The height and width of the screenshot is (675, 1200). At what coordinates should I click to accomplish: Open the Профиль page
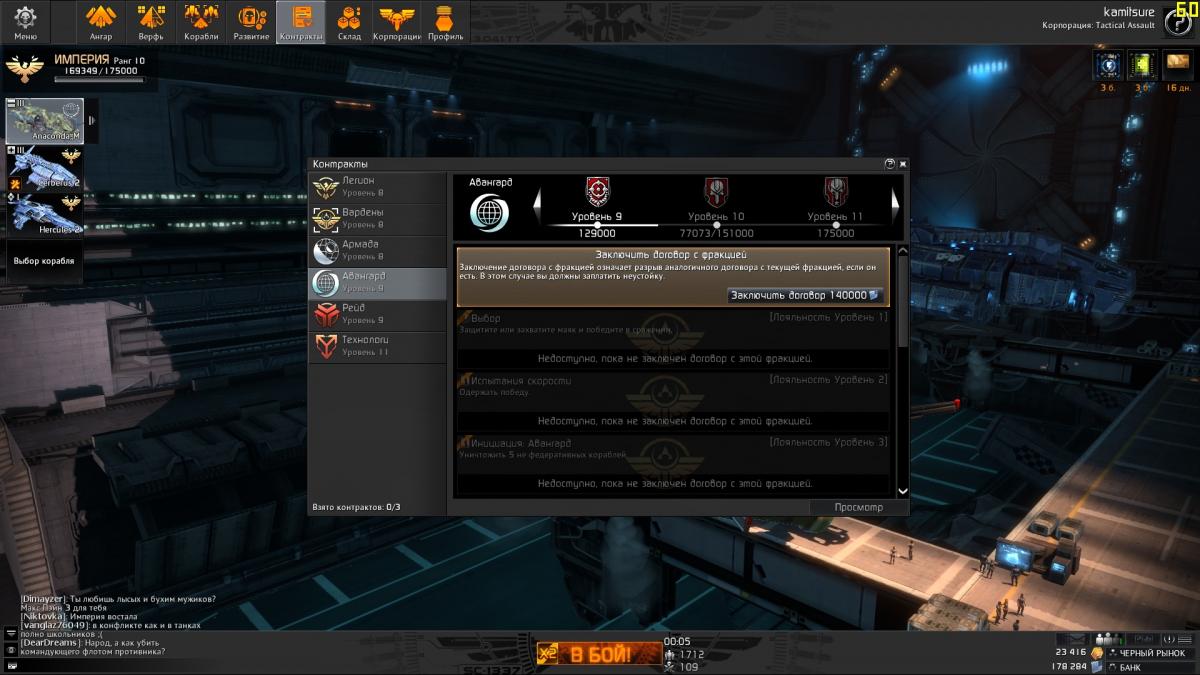(x=445, y=21)
